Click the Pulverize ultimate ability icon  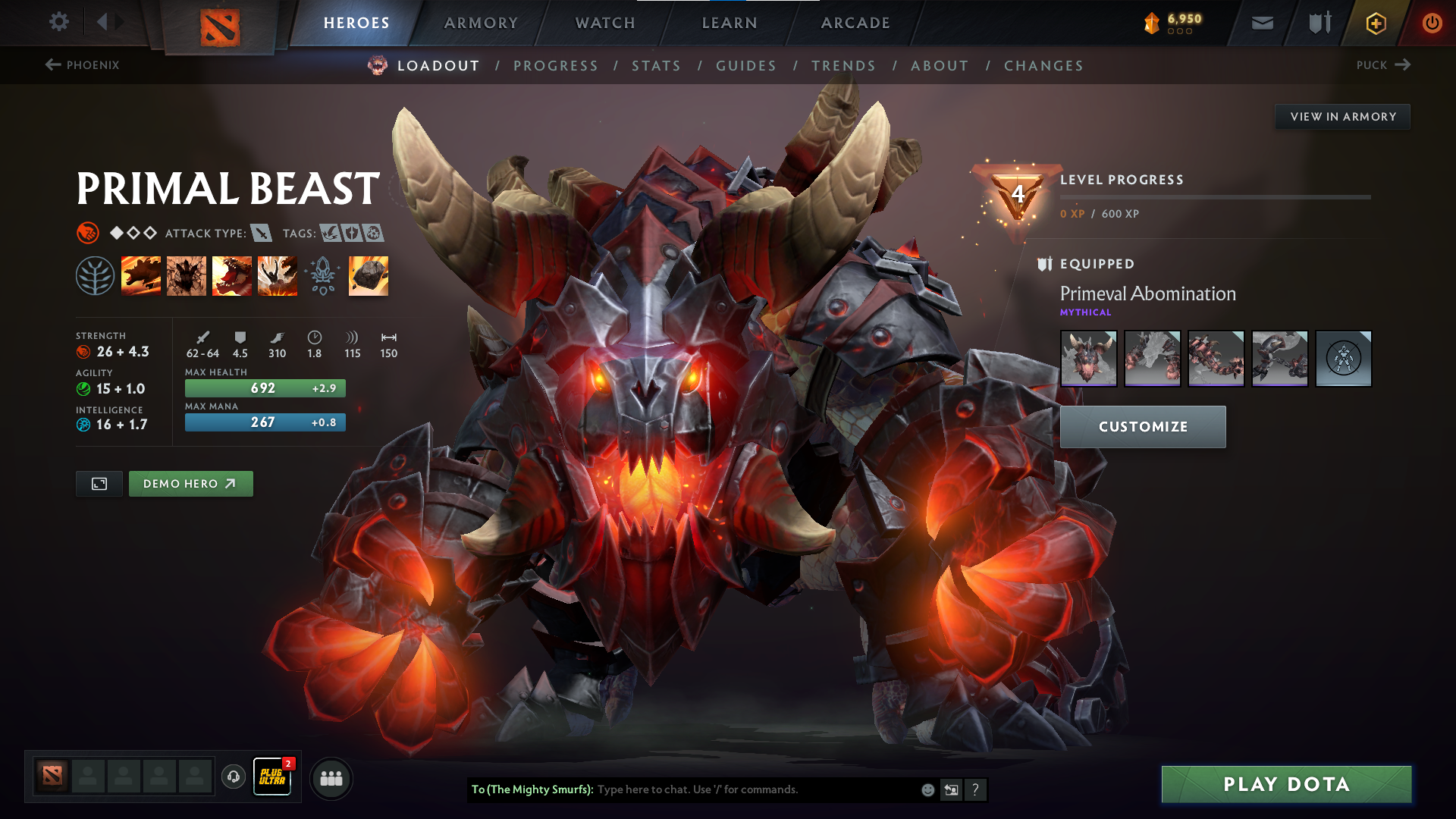click(x=278, y=275)
